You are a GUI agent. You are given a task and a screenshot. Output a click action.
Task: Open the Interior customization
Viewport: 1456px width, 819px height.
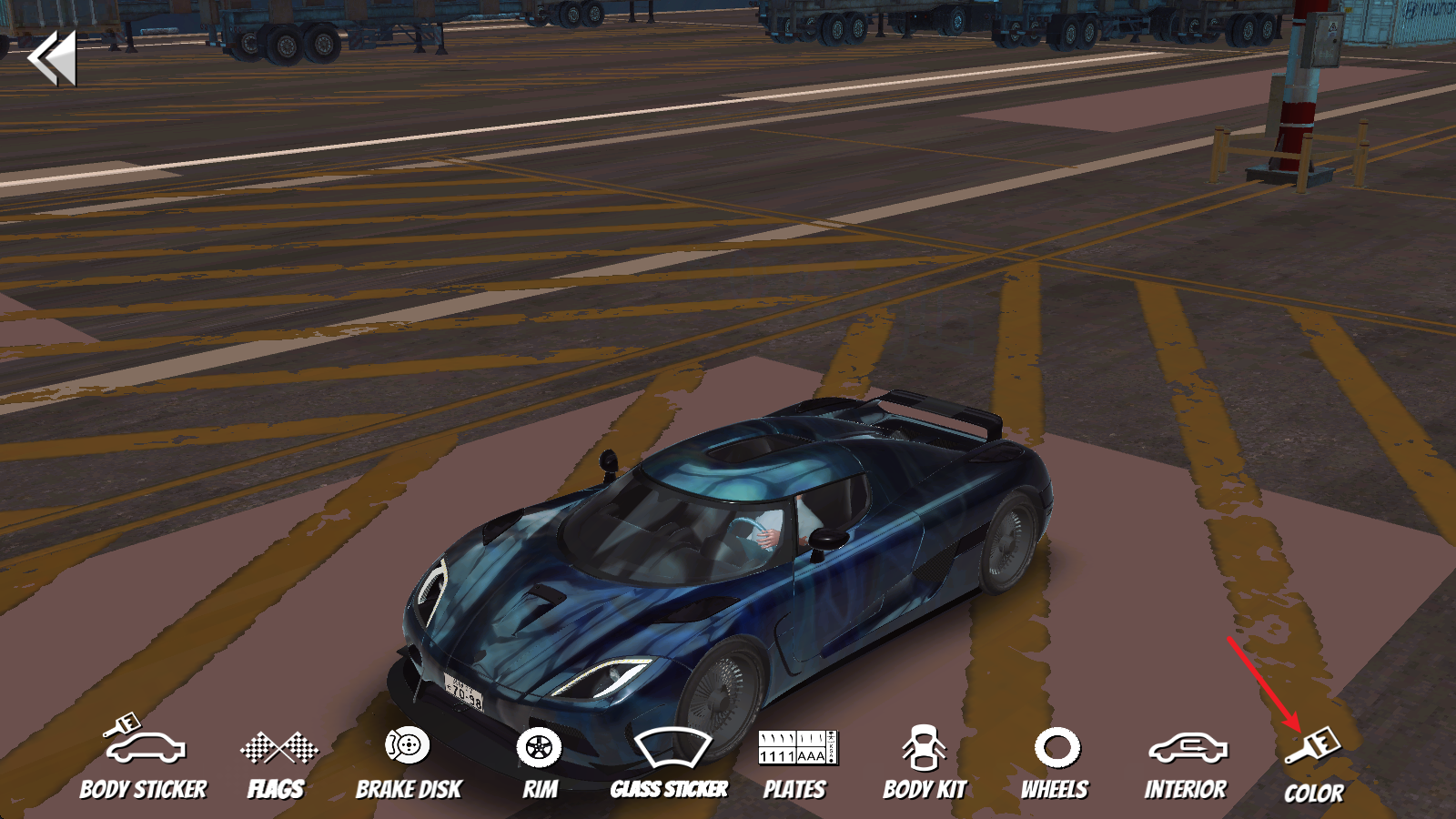1186,763
